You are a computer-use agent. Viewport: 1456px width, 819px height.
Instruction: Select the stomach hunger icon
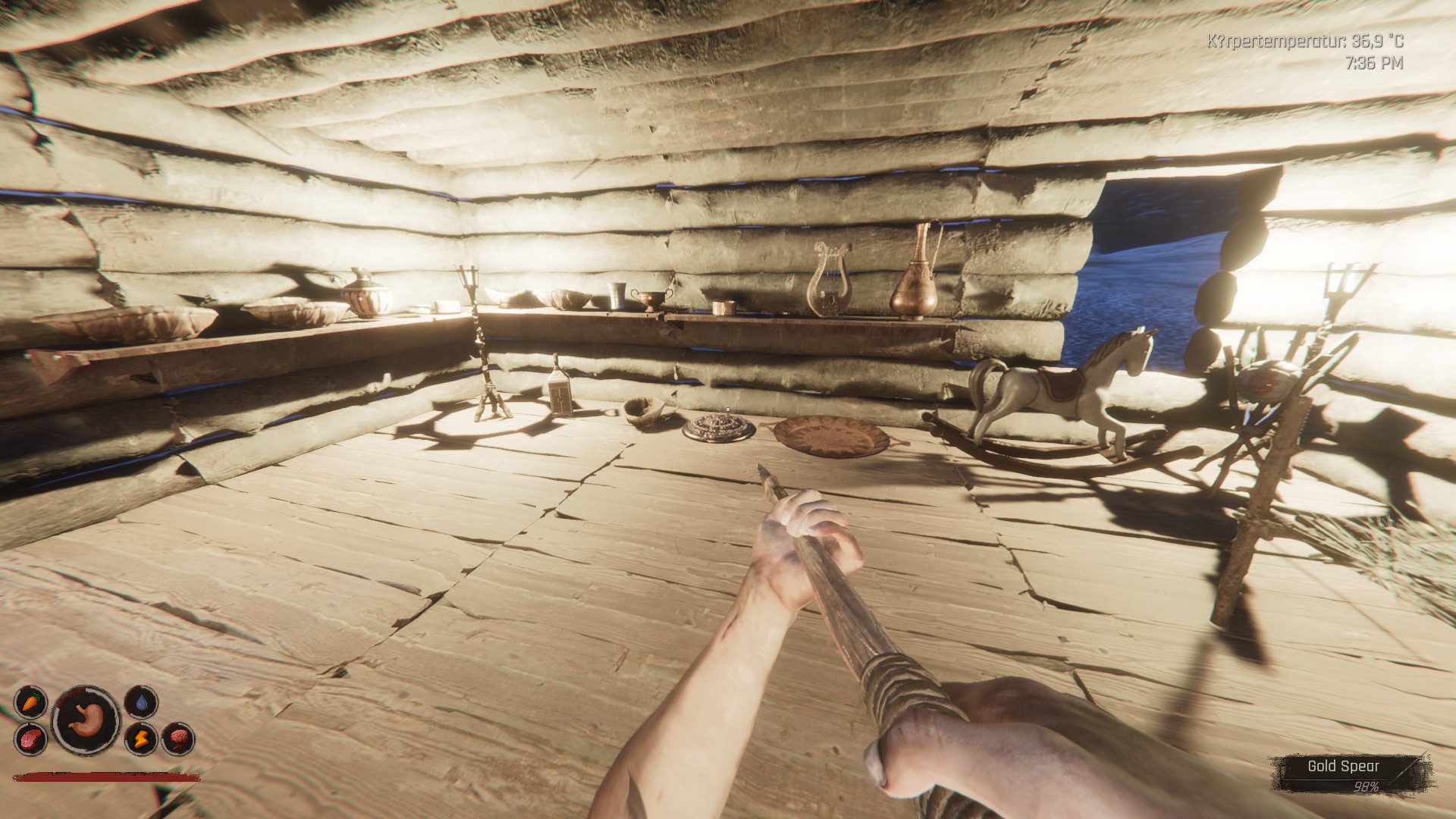coord(86,719)
